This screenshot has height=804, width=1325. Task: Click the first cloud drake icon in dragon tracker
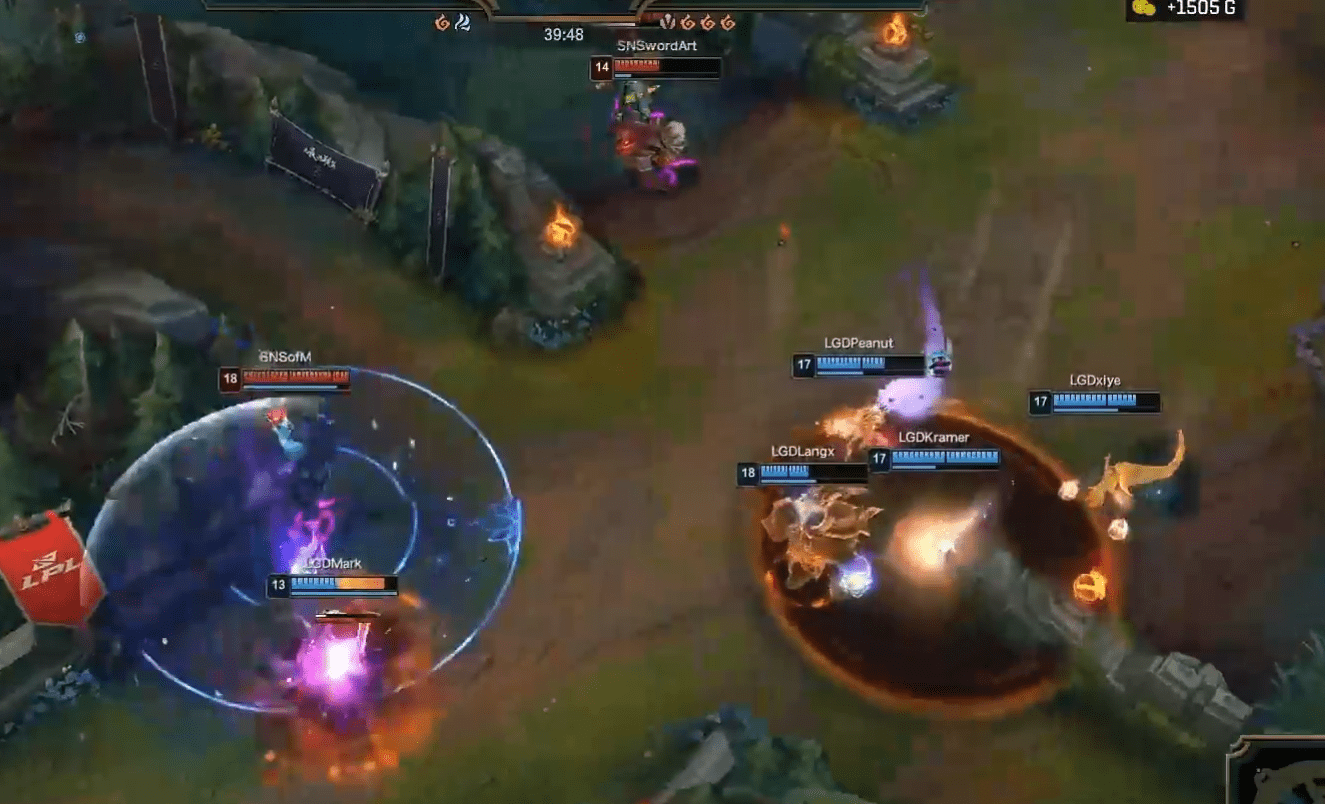687,21
